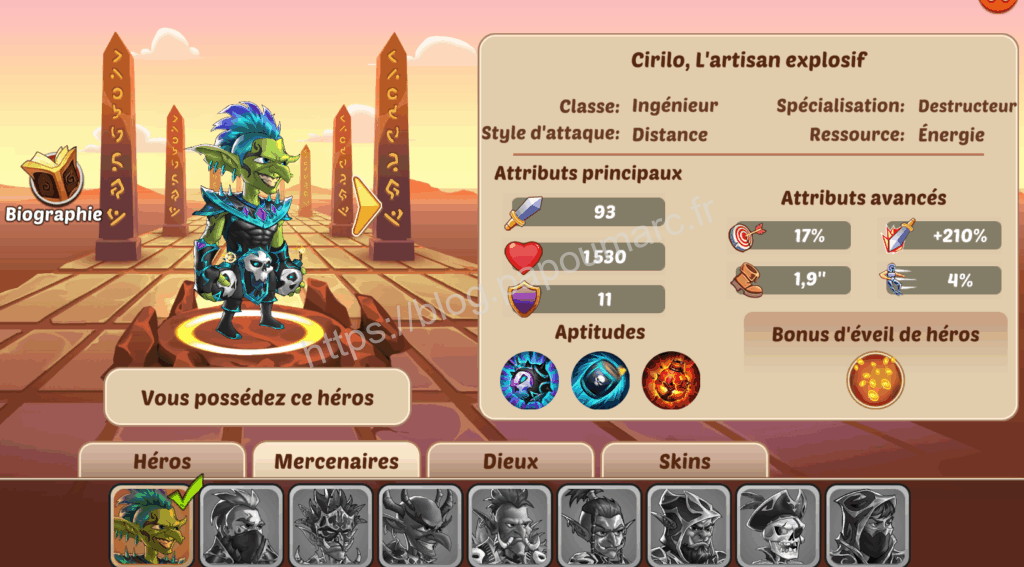
Task: Switch to the Héros tab
Action: [x=162, y=461]
